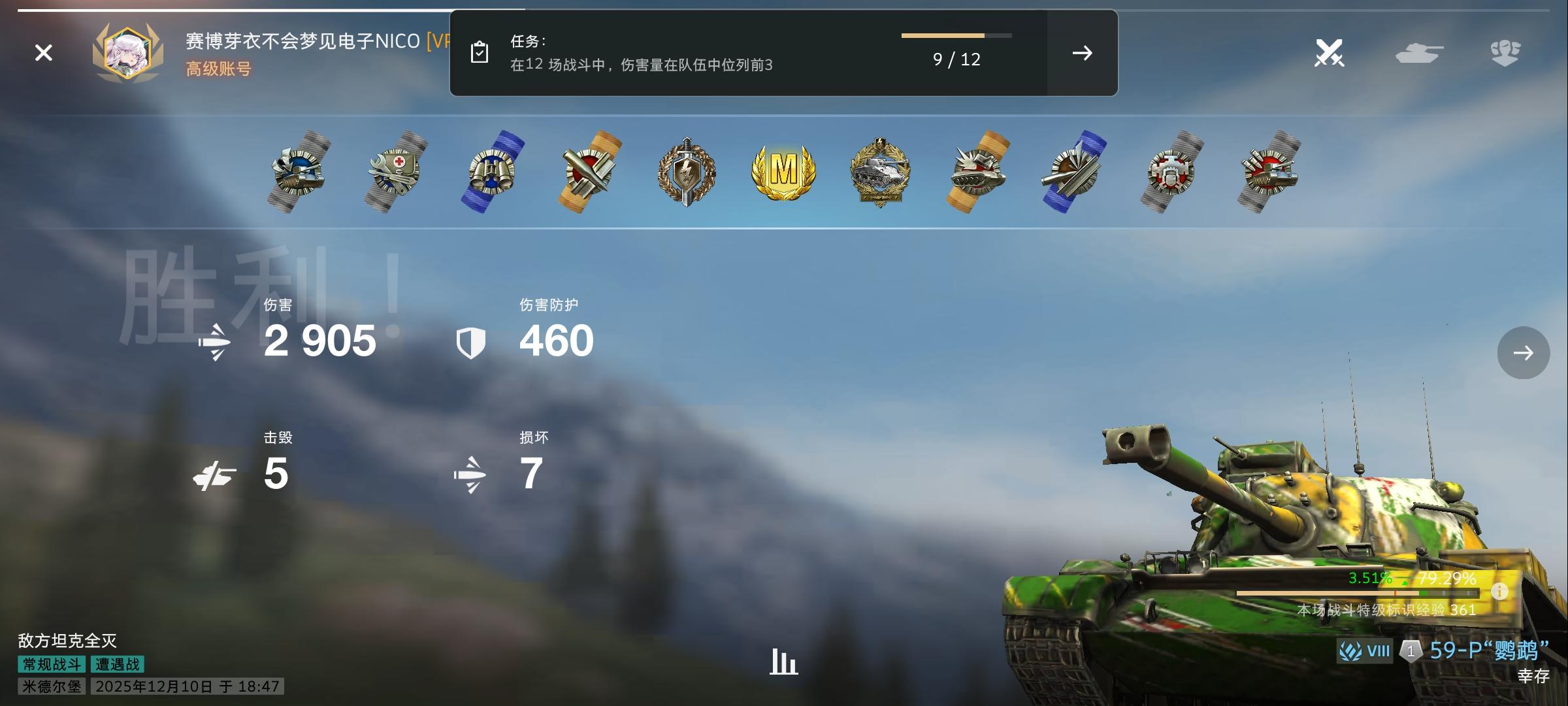
Task: Click the detailed statistics bar chart icon
Action: click(784, 662)
